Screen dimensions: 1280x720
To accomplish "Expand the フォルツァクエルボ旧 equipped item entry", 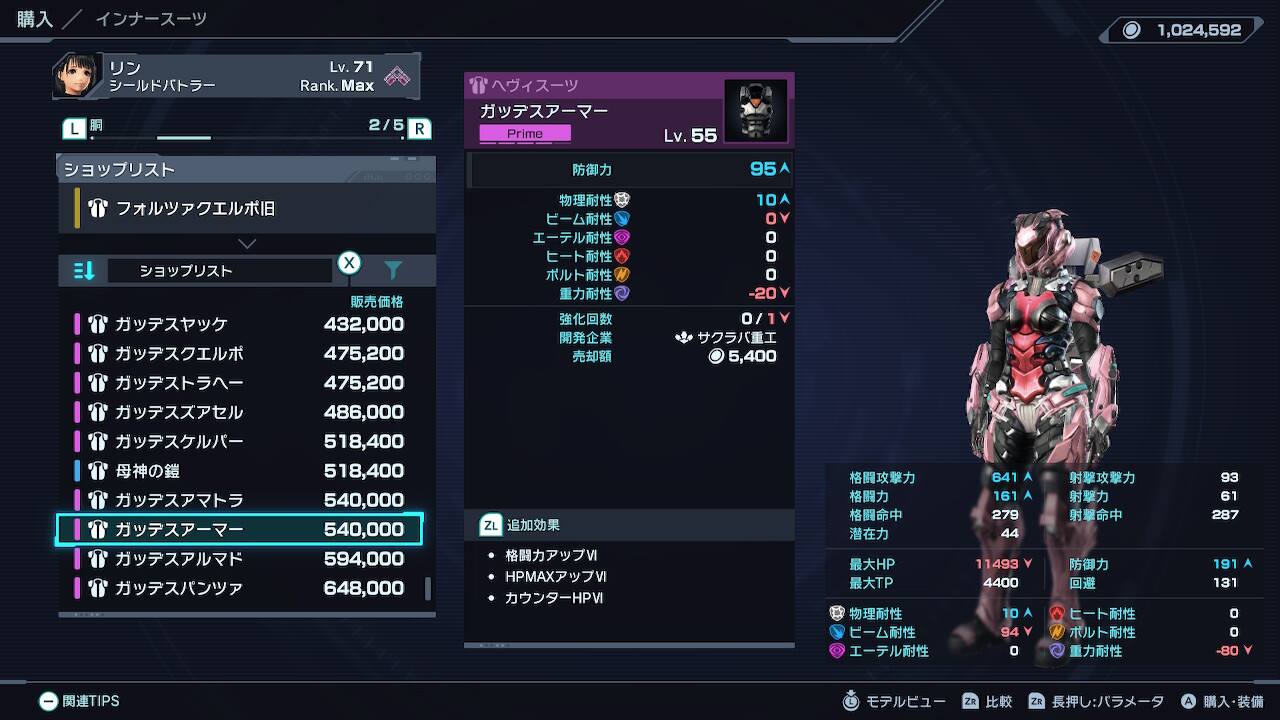I will [246, 210].
